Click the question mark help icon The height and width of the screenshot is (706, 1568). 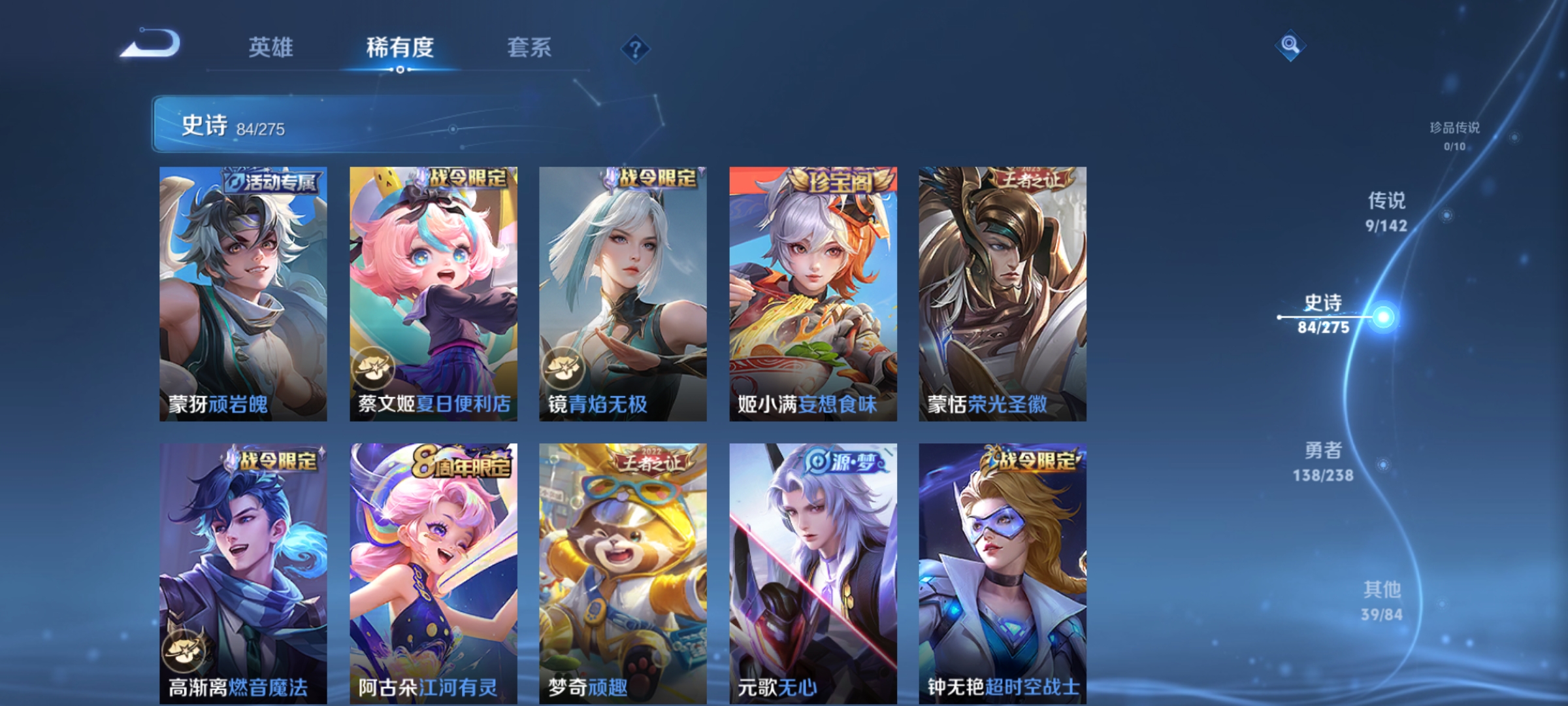634,50
